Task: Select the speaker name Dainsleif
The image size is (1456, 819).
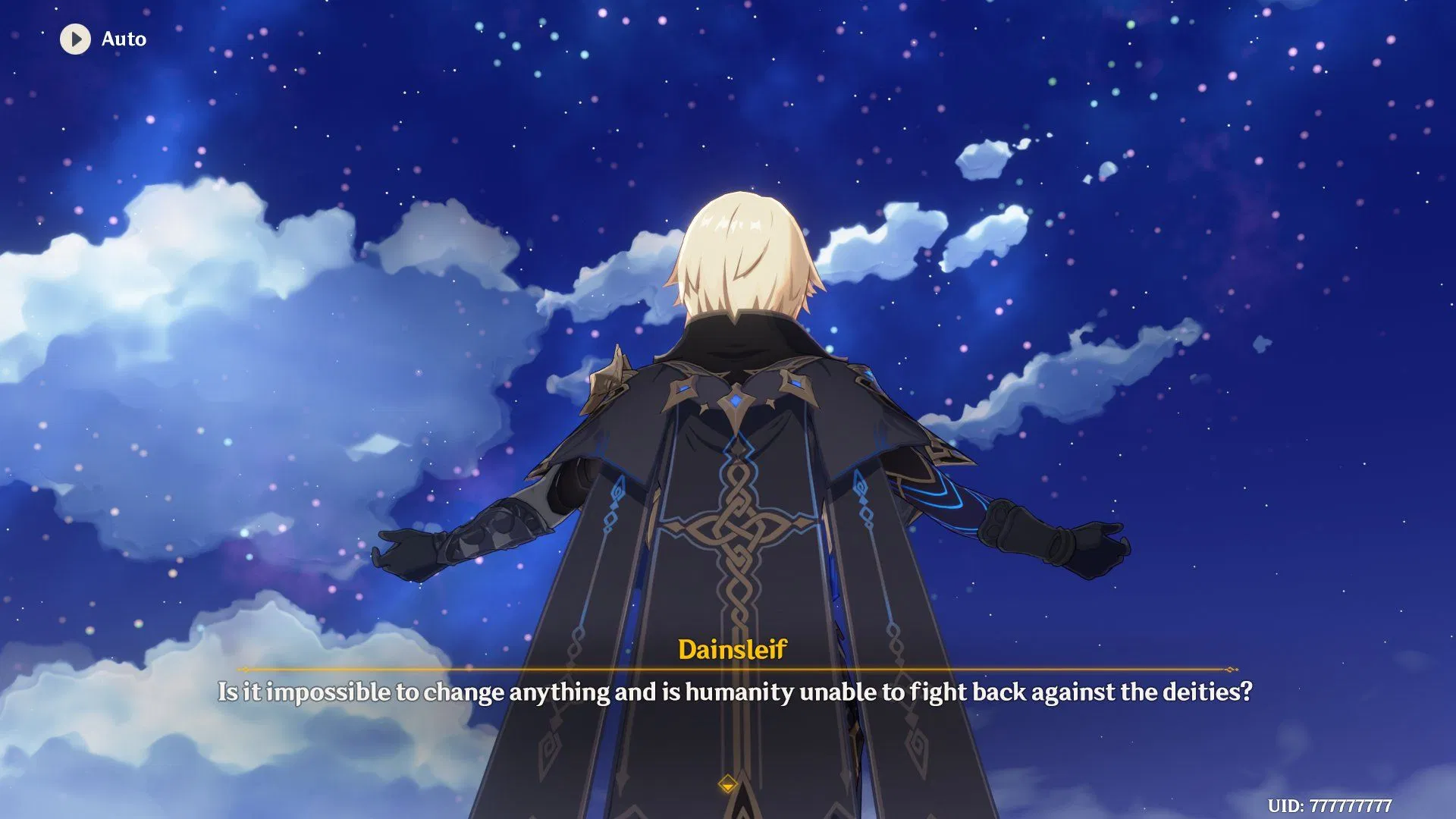Action: pyautogui.click(x=733, y=648)
